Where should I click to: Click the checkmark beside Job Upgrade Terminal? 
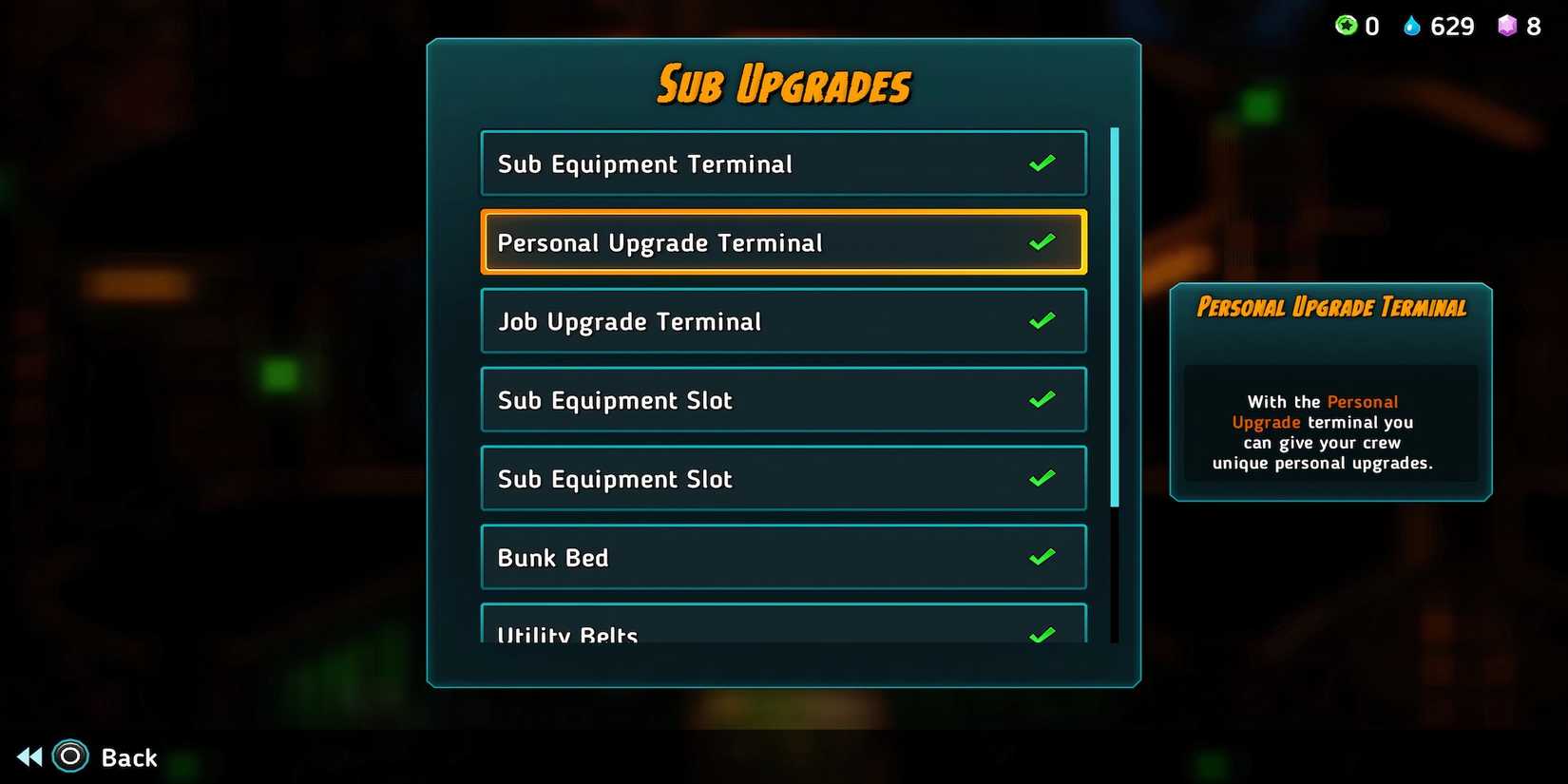coord(1042,320)
